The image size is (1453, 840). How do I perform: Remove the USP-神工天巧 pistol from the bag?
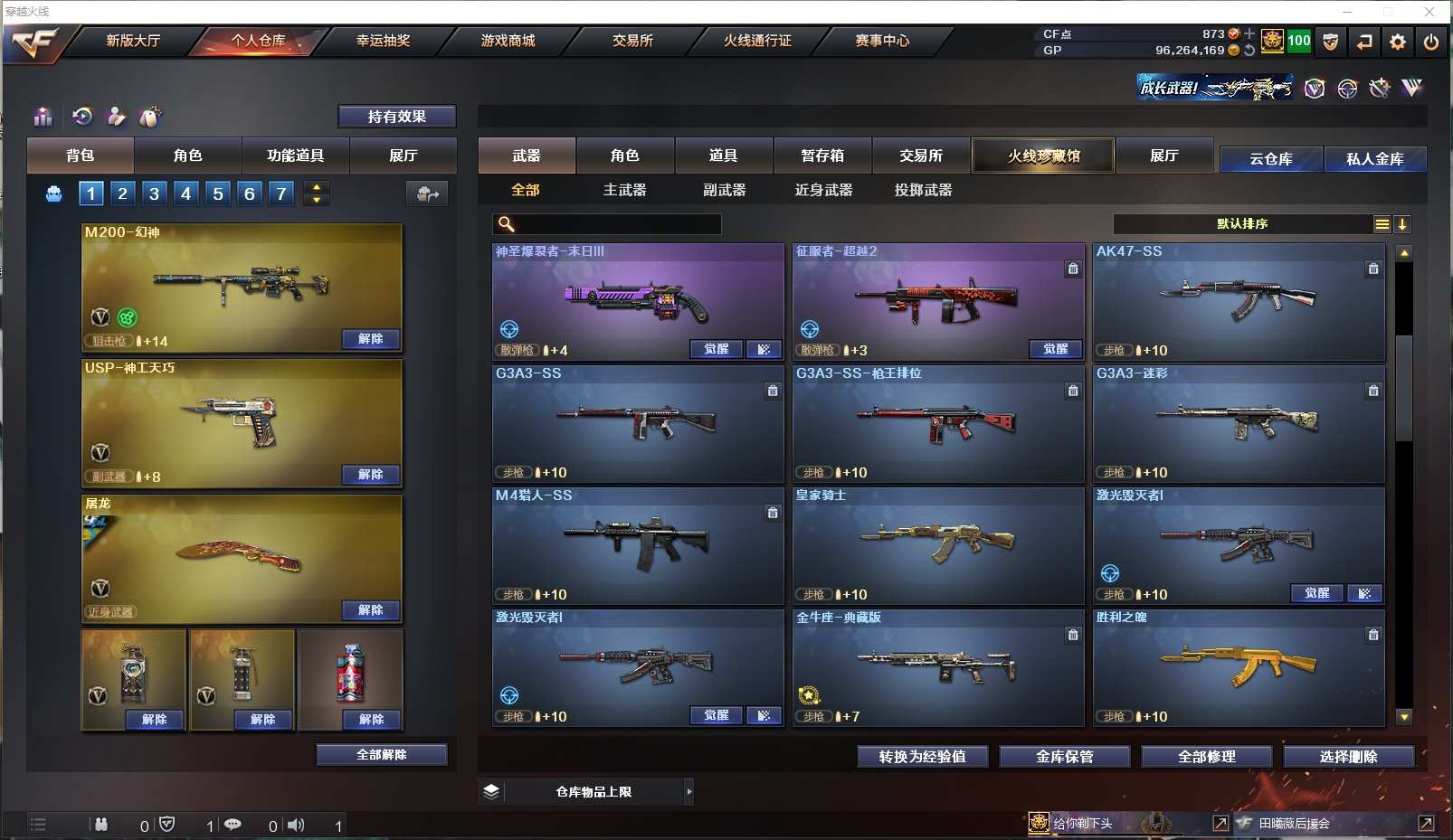(x=370, y=475)
